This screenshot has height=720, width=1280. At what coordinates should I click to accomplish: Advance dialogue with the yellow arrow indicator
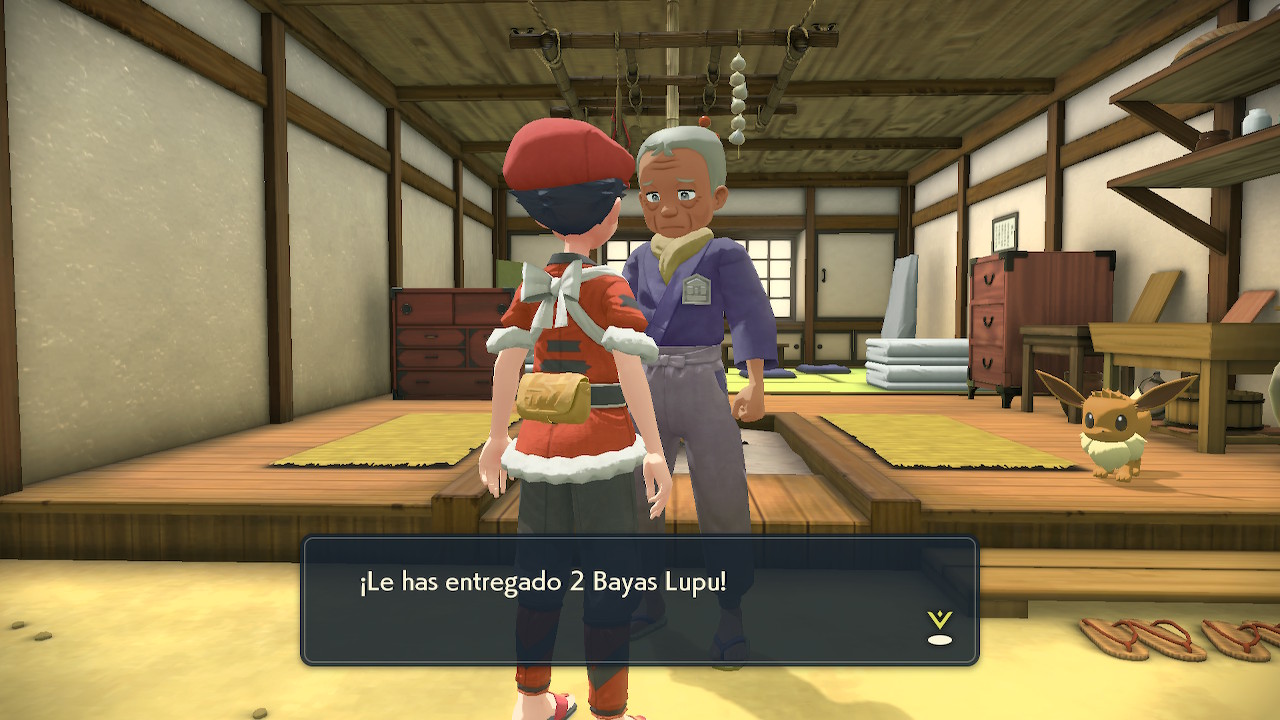[939, 627]
